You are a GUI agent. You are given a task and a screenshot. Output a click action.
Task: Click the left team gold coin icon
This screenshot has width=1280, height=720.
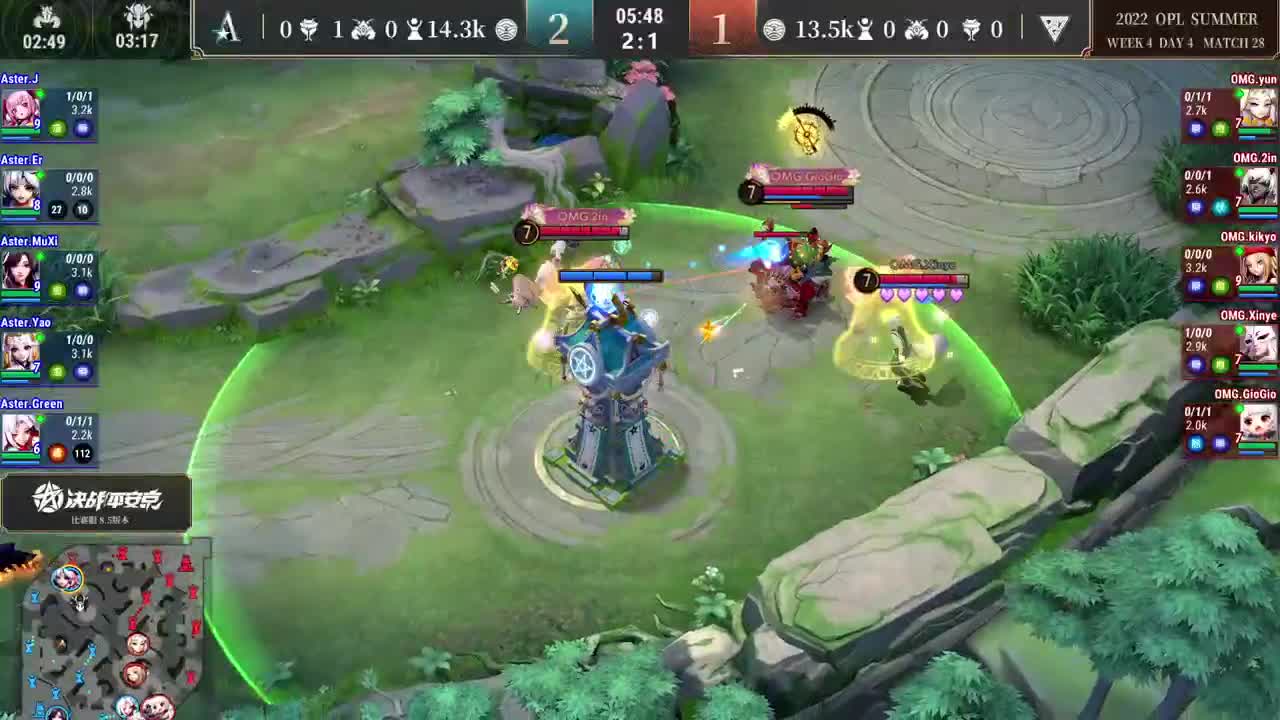coord(505,29)
